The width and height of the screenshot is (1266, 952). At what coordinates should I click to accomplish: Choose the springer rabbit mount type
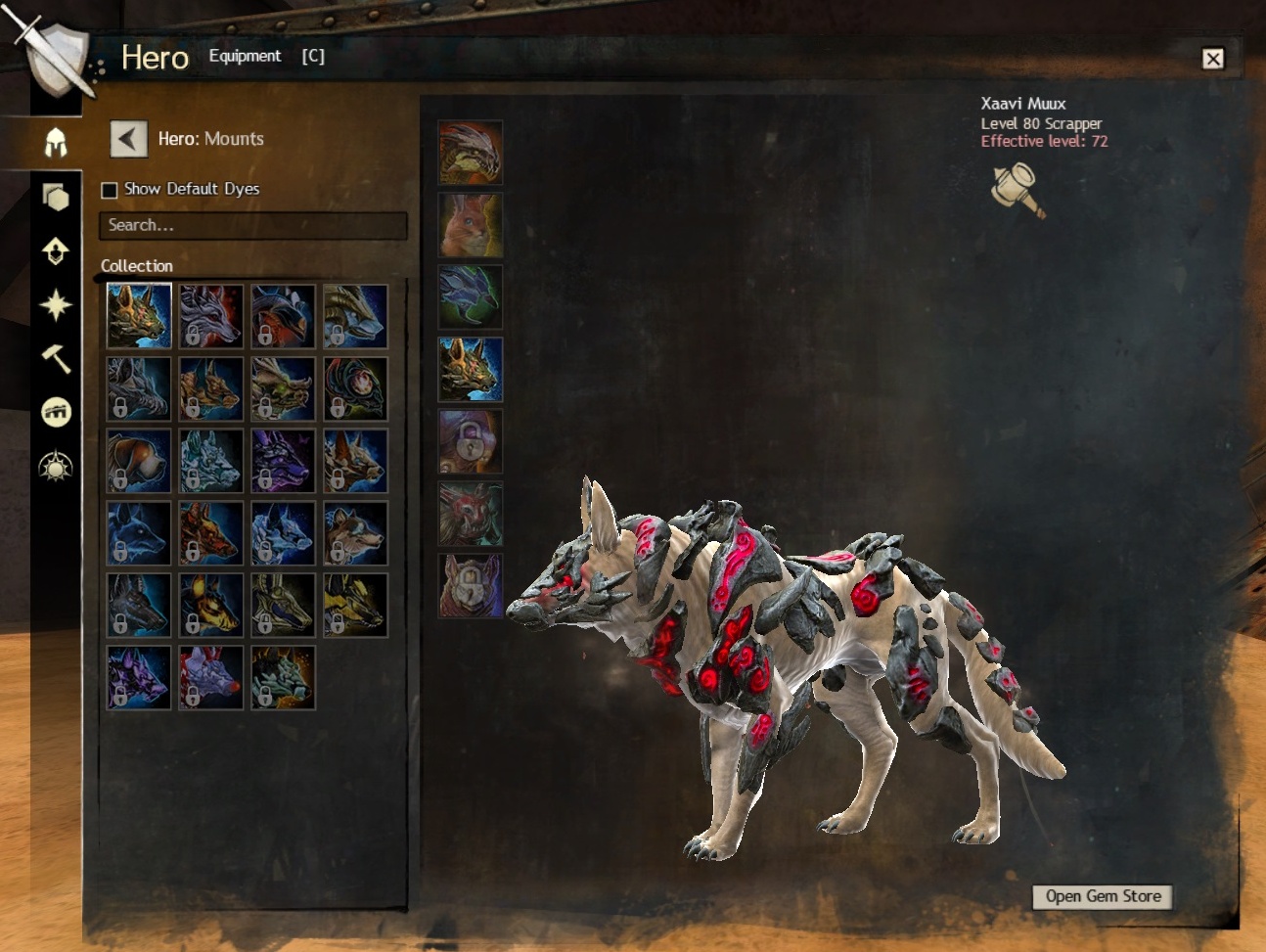coord(470,225)
